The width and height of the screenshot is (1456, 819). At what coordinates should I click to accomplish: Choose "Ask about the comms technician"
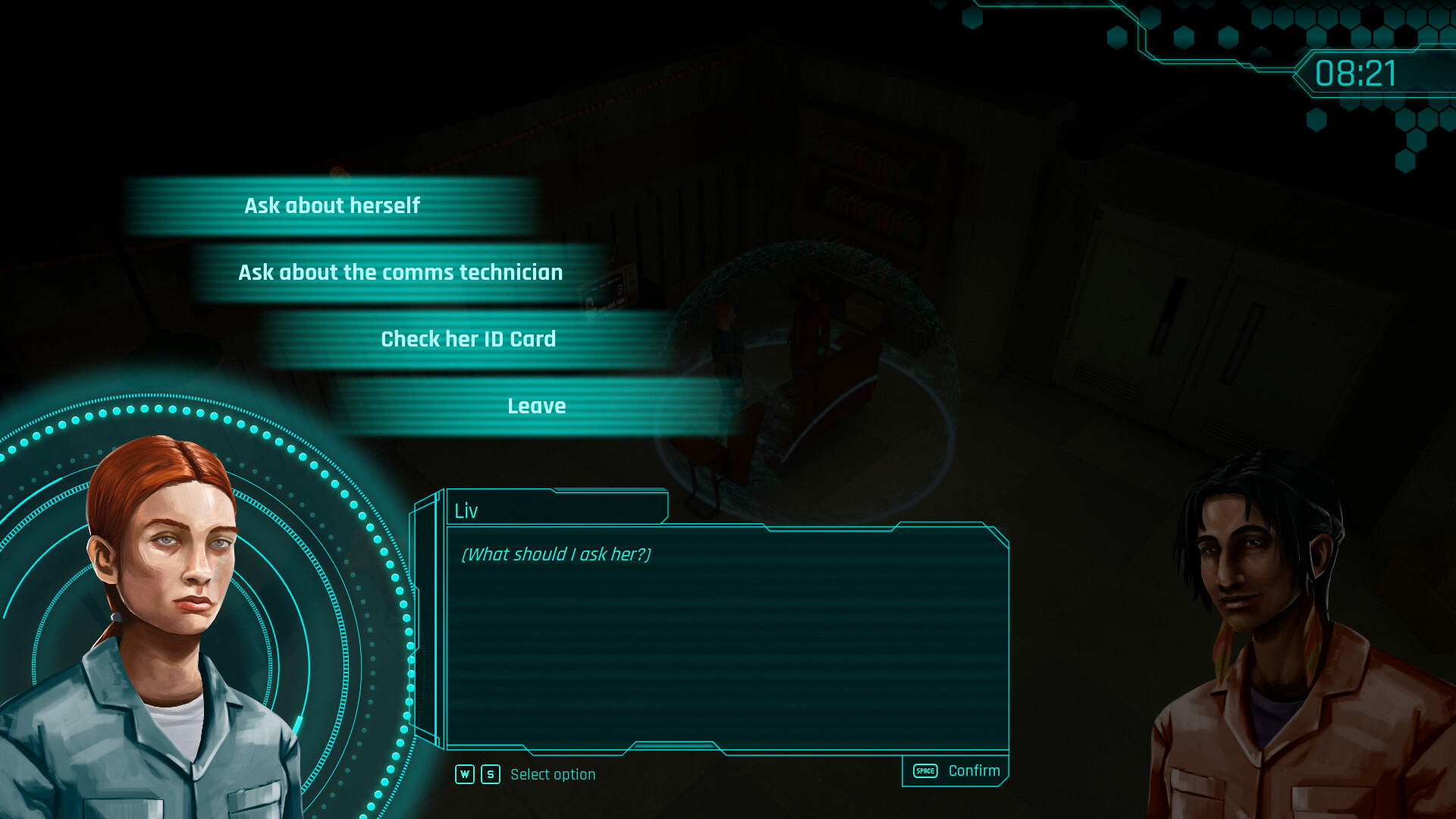pos(400,272)
